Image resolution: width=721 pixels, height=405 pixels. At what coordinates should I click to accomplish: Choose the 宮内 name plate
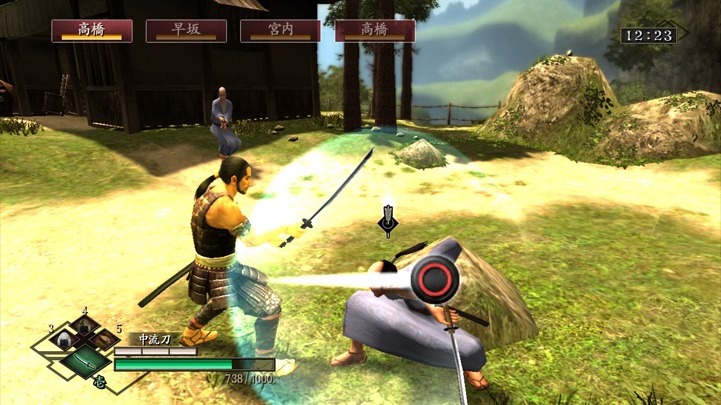[280, 30]
